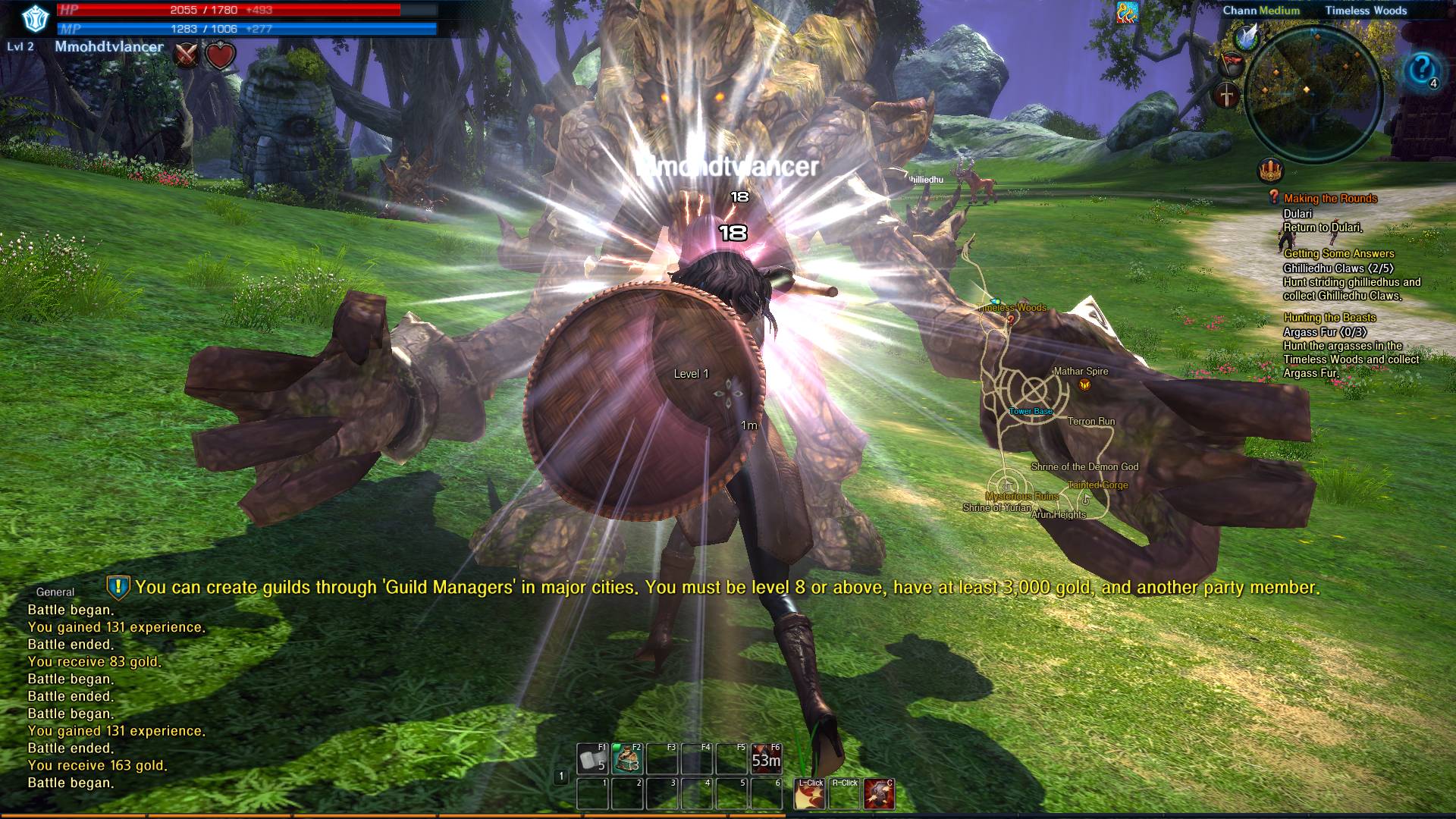Select the Hunting the Beasts quest
The image size is (1456, 819).
[1329, 318]
